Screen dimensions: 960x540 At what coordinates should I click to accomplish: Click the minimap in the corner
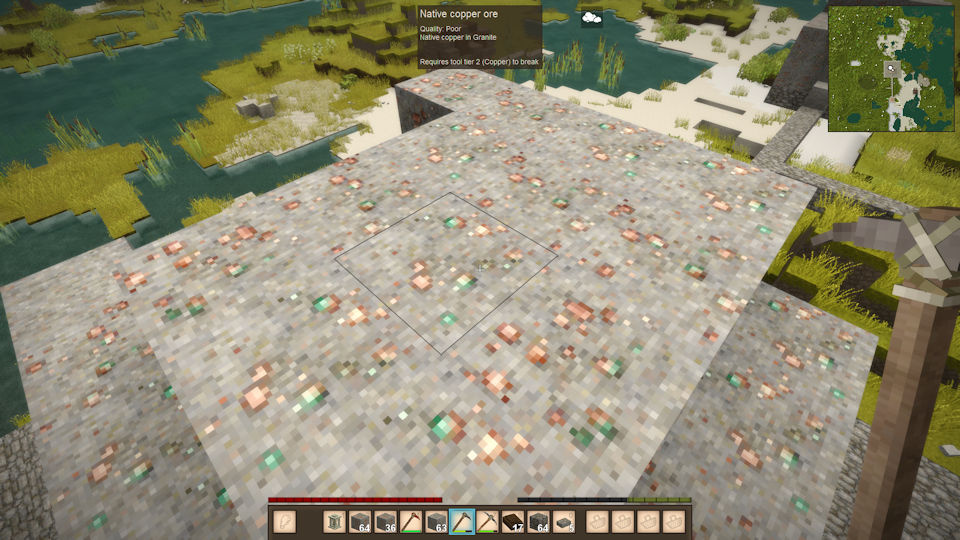[x=890, y=69]
